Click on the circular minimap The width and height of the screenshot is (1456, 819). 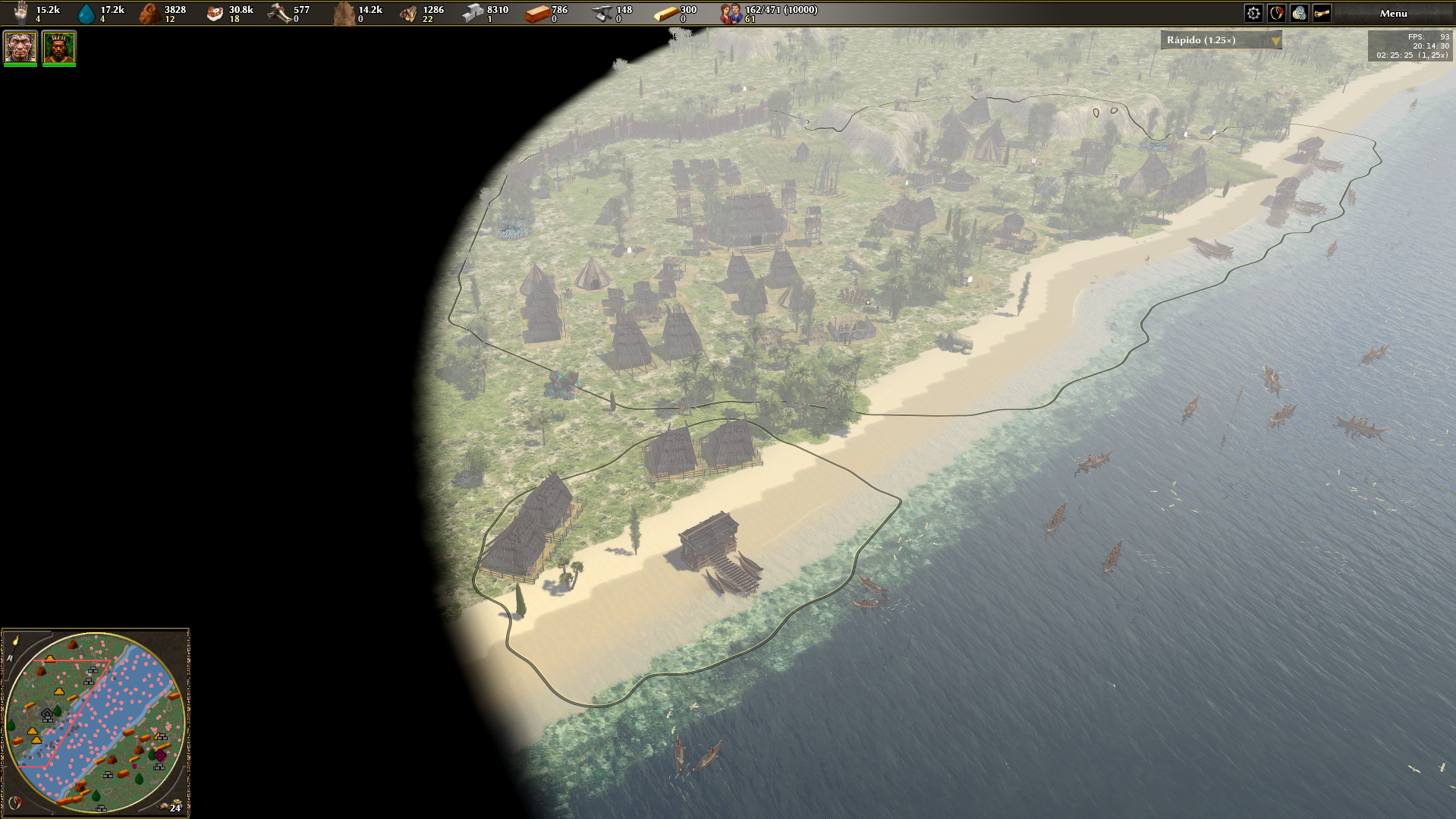click(x=95, y=721)
